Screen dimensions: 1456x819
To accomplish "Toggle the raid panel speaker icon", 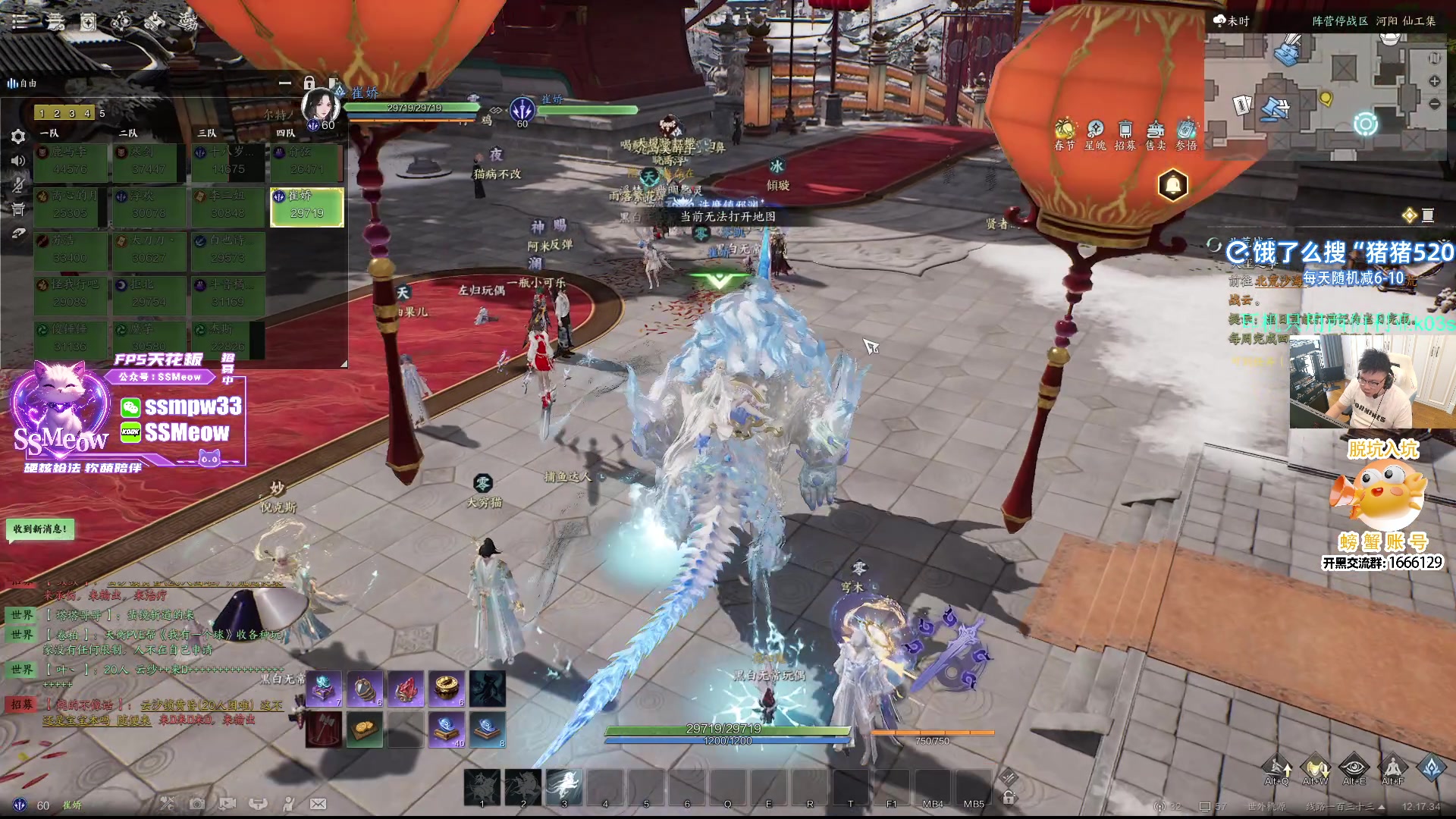I will coord(18,161).
